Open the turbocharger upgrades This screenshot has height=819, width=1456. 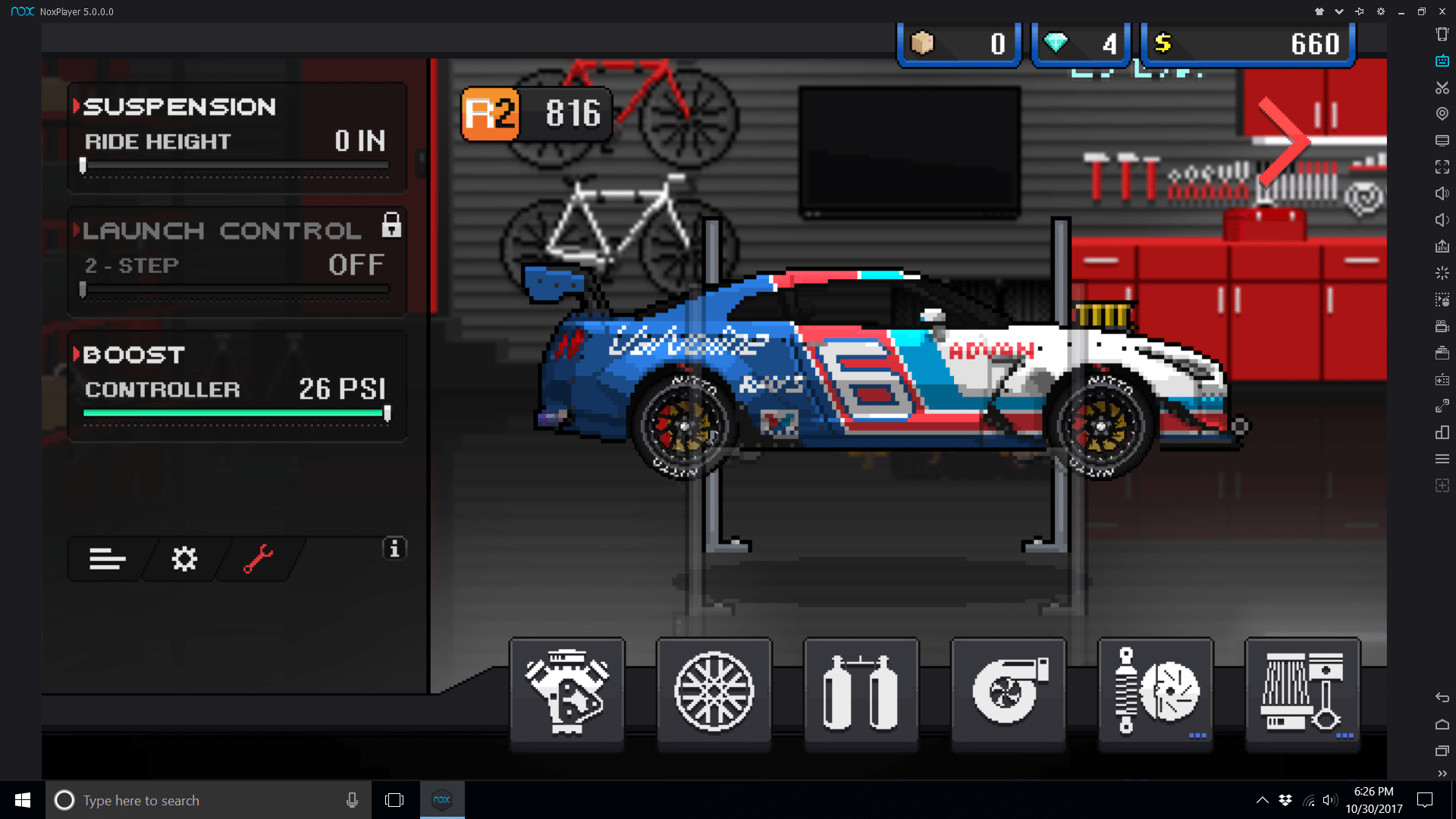[x=1008, y=692]
